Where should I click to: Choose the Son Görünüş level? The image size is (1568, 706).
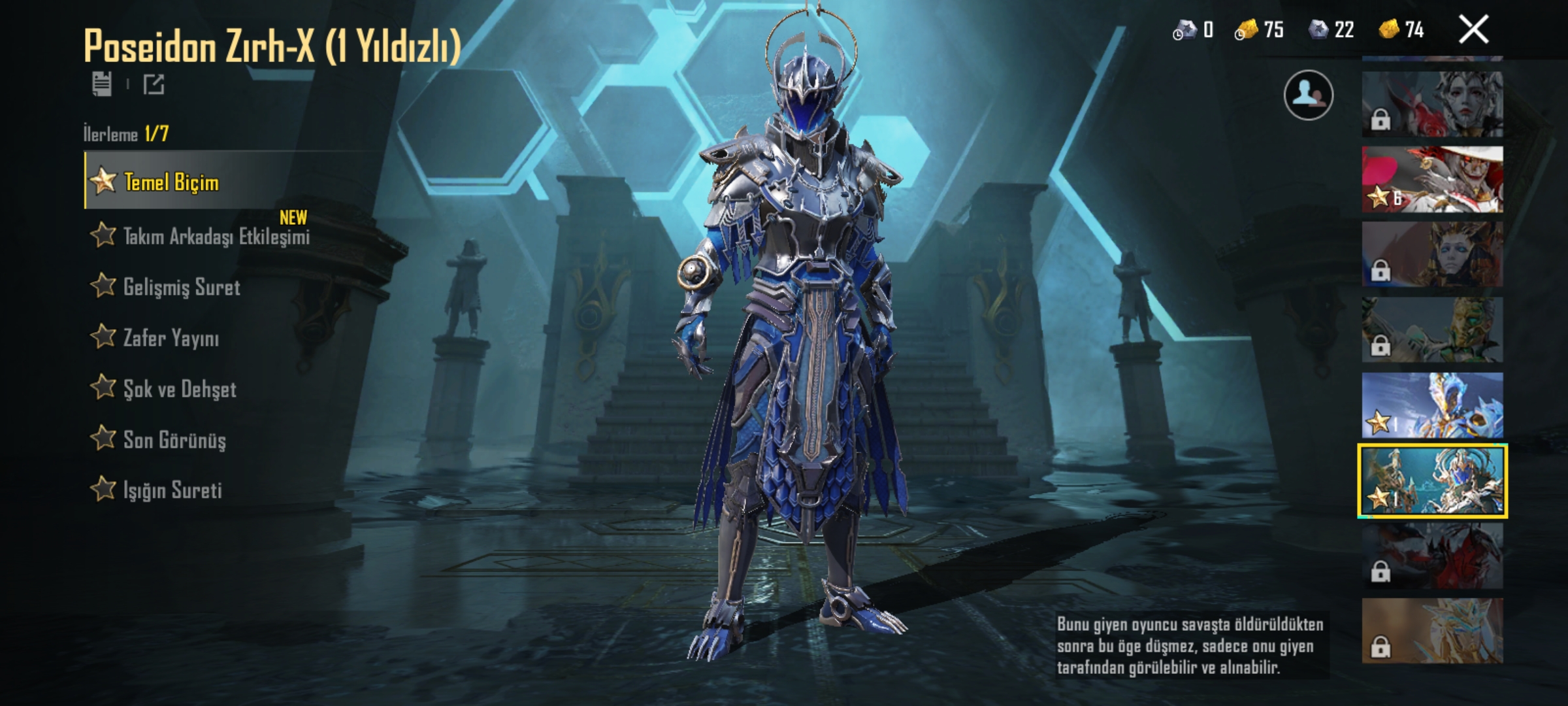point(174,440)
